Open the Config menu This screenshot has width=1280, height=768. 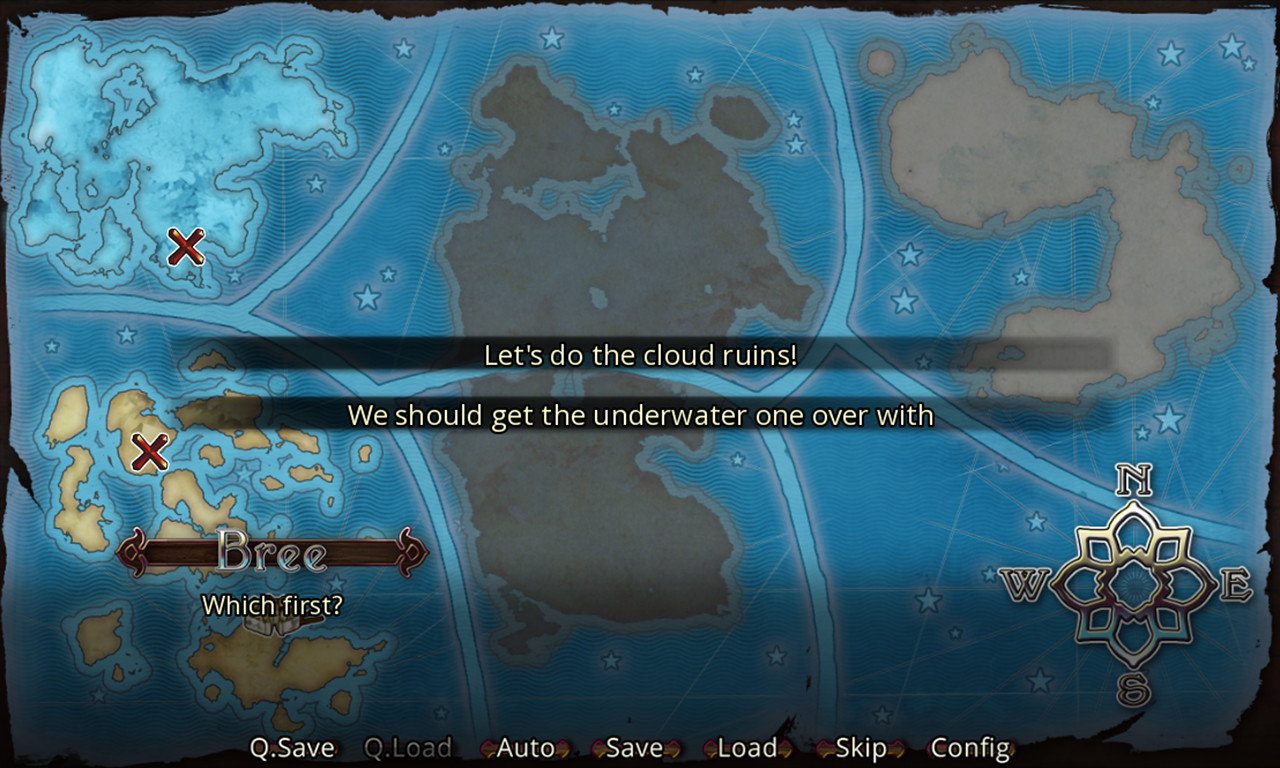coord(971,747)
